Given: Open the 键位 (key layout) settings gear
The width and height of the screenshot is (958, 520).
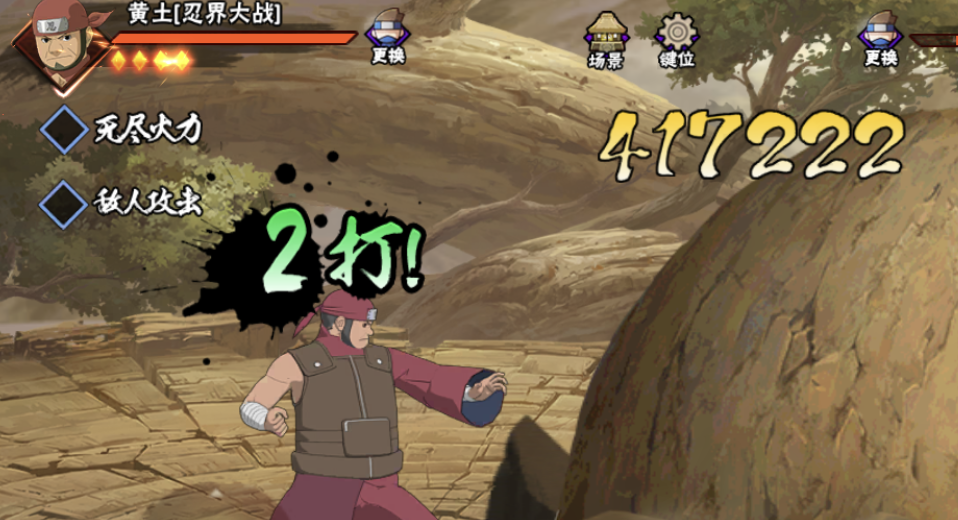Looking at the screenshot, I should click(677, 40).
